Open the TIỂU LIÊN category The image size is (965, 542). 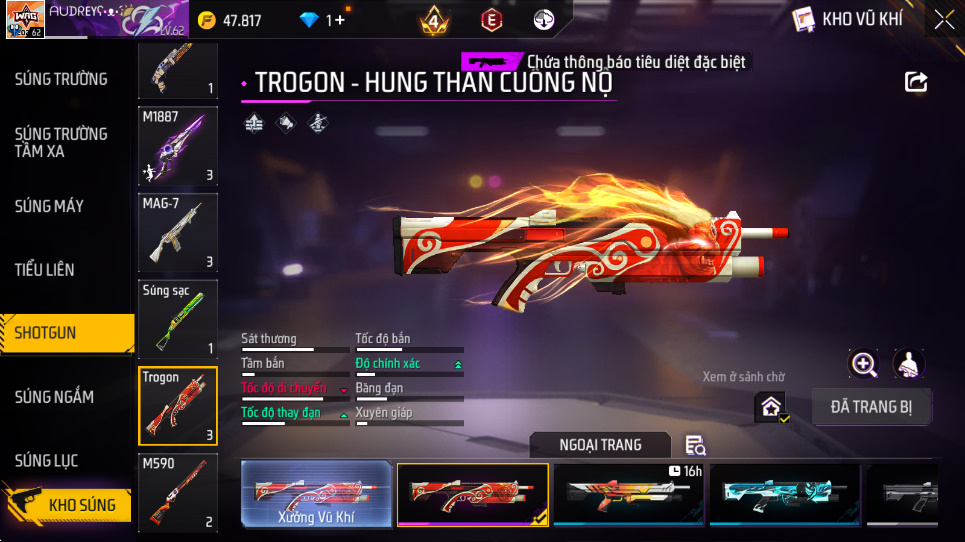44,270
